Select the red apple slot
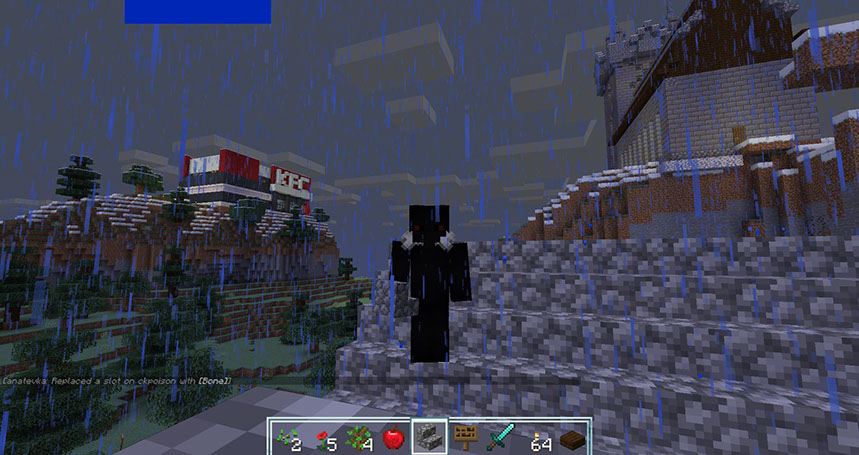The image size is (859, 455). 394,437
